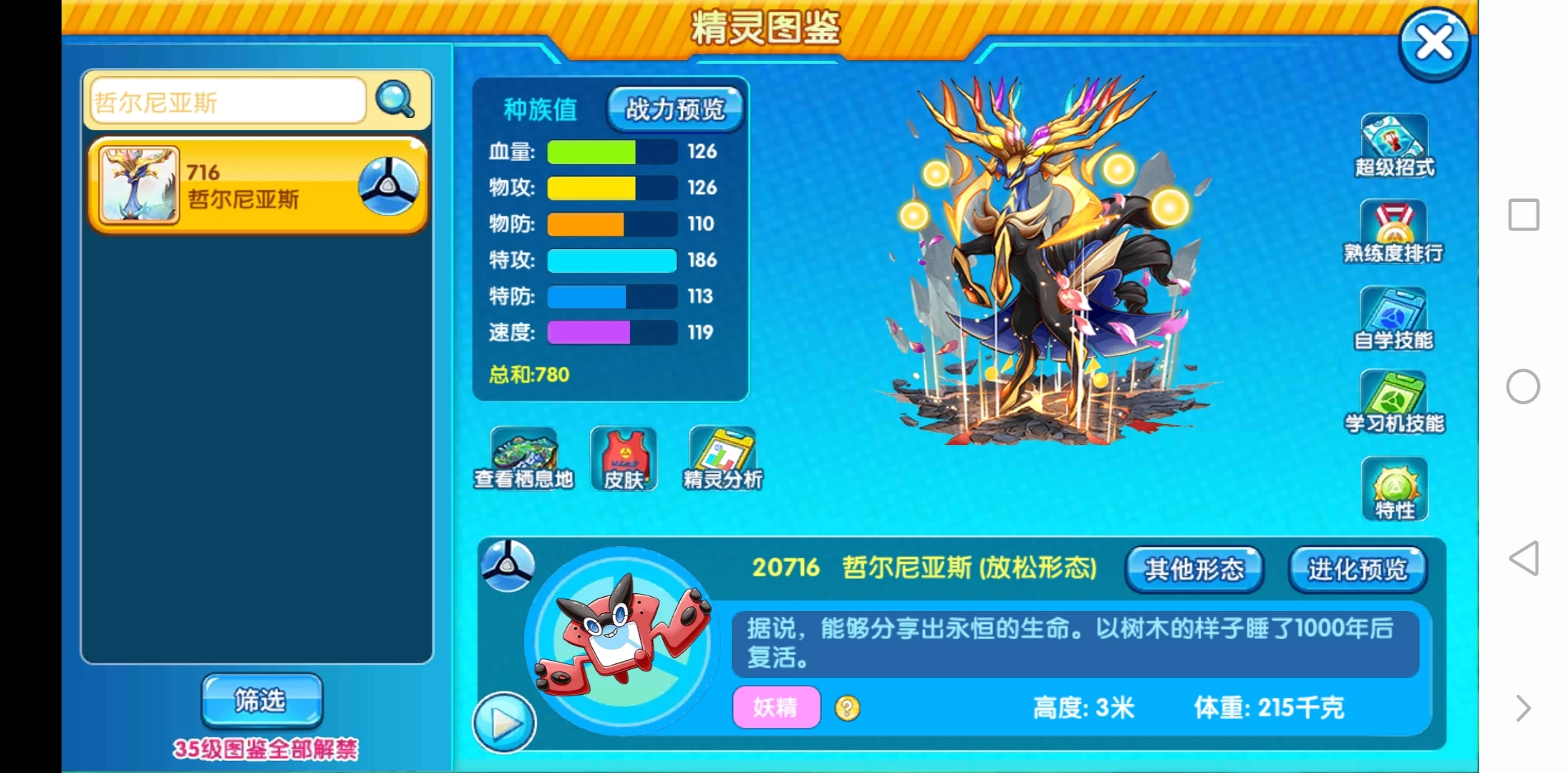Open 进化预览 evolution preview

1357,569
